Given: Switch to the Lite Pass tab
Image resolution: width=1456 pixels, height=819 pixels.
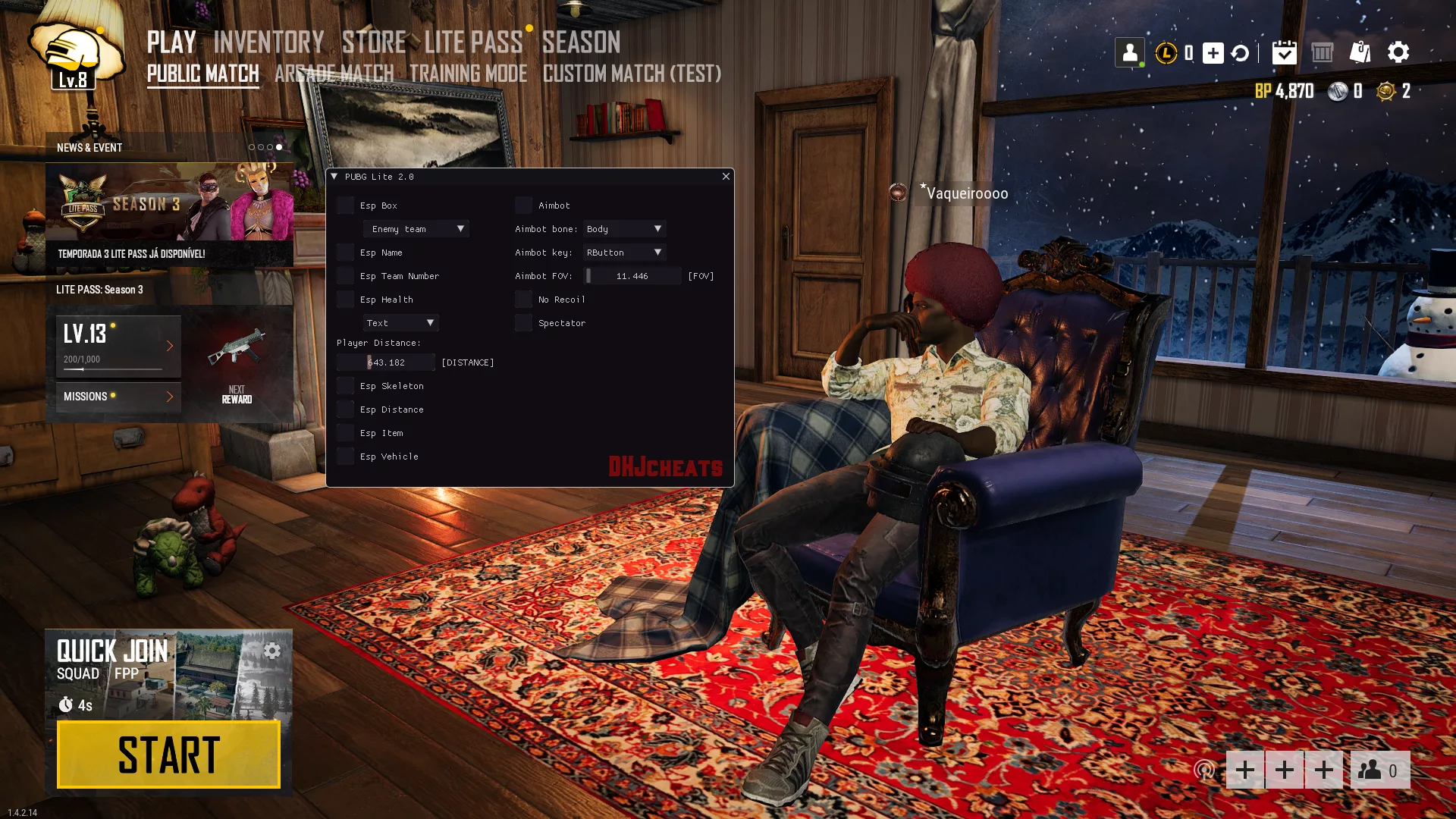Looking at the screenshot, I should point(473,42).
